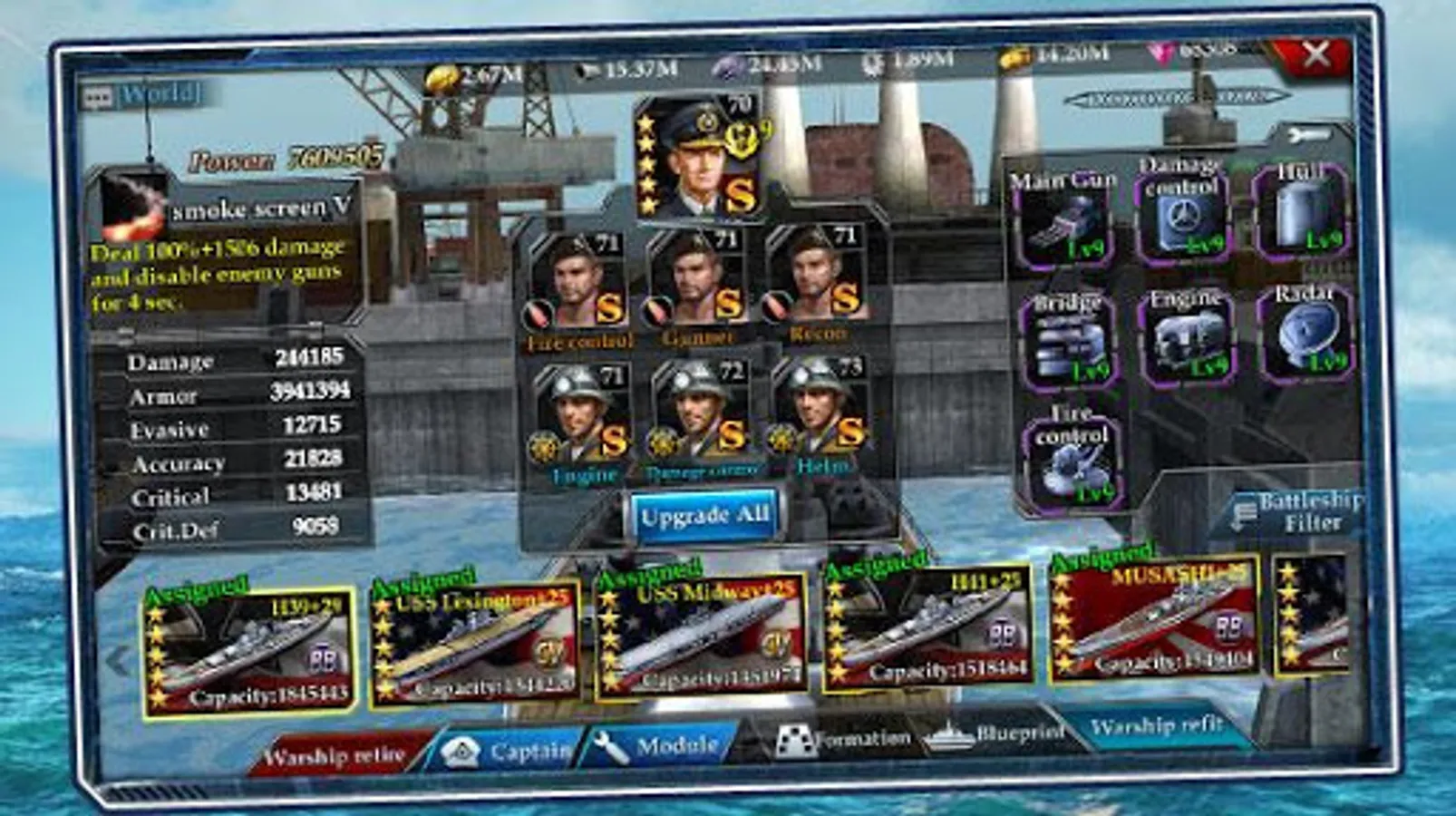Image resolution: width=1456 pixels, height=816 pixels.
Task: Select the Main Gun Lv9 module
Action: (x=1068, y=218)
